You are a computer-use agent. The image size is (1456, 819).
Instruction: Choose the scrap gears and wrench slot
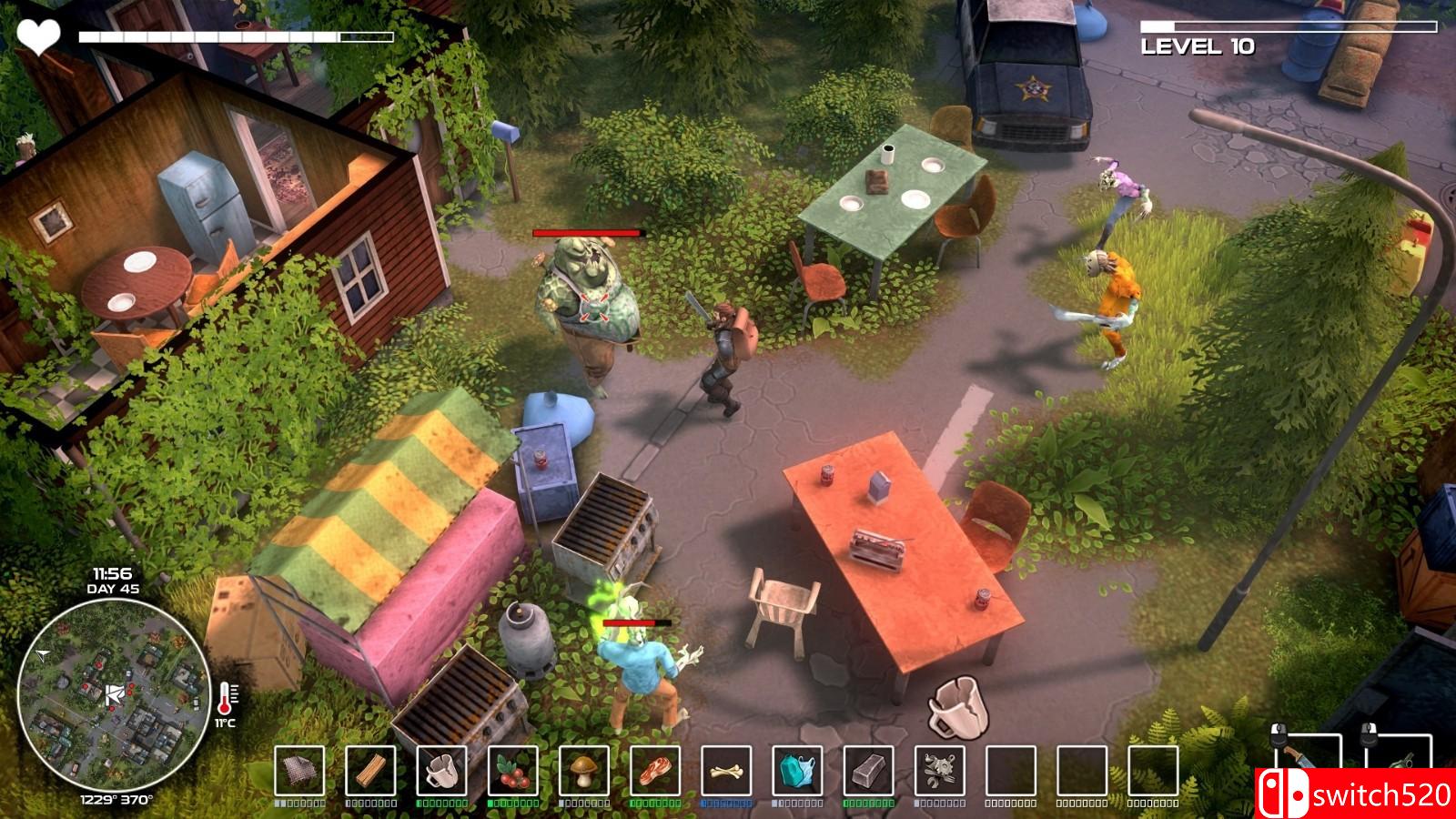point(939,771)
